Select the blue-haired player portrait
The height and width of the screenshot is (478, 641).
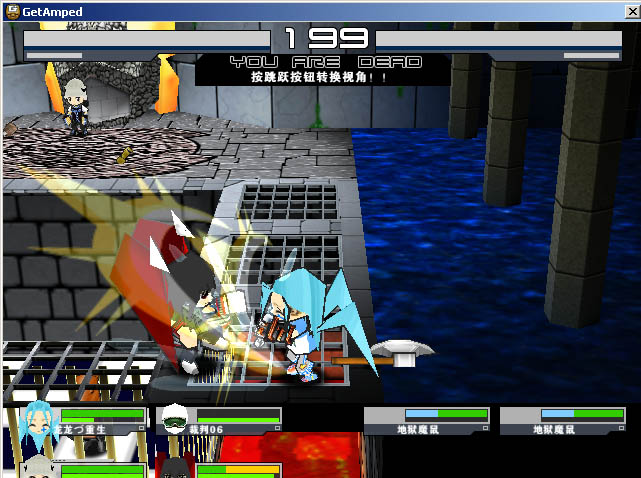click(37, 418)
